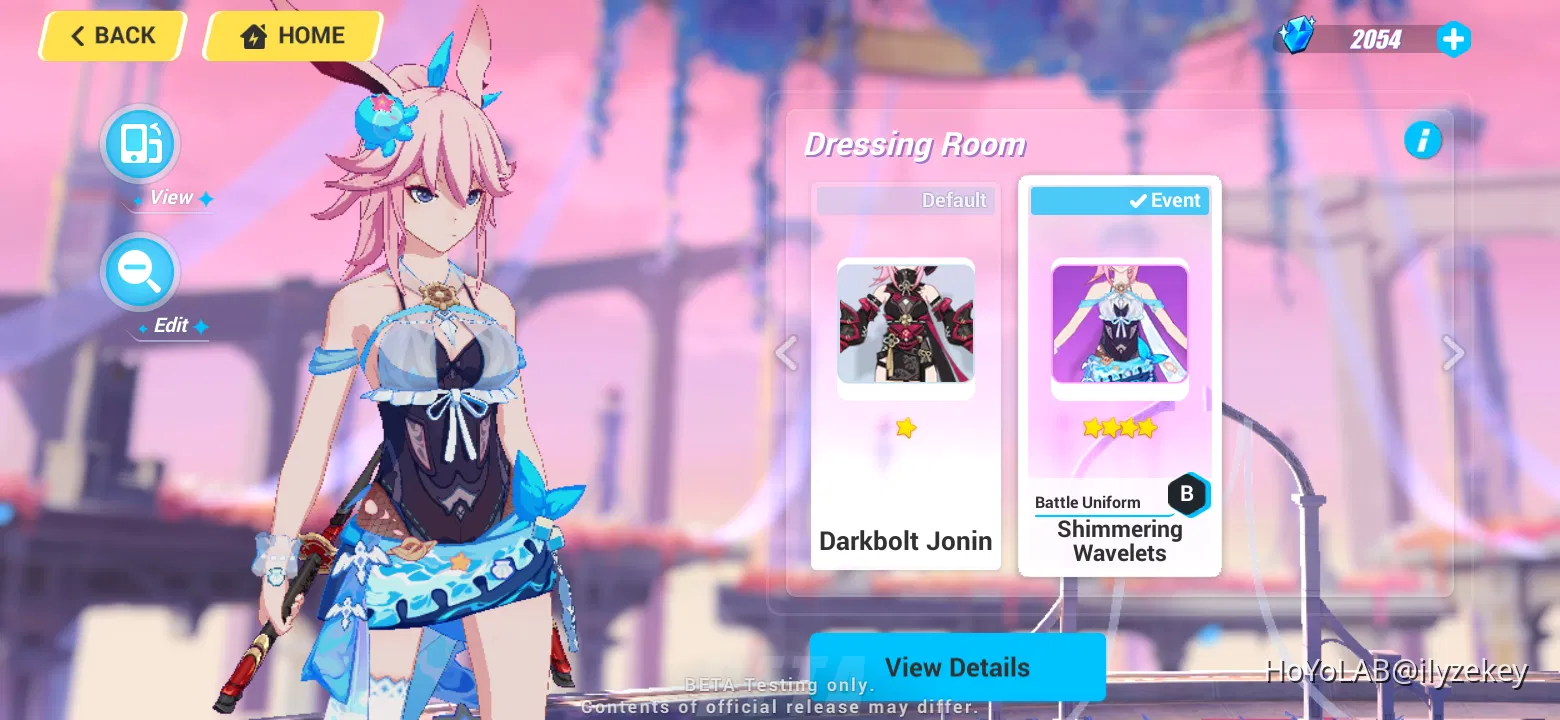Select the Shimmering Wavelets outfit card
This screenshot has width=1560, height=720.
click(x=1119, y=375)
